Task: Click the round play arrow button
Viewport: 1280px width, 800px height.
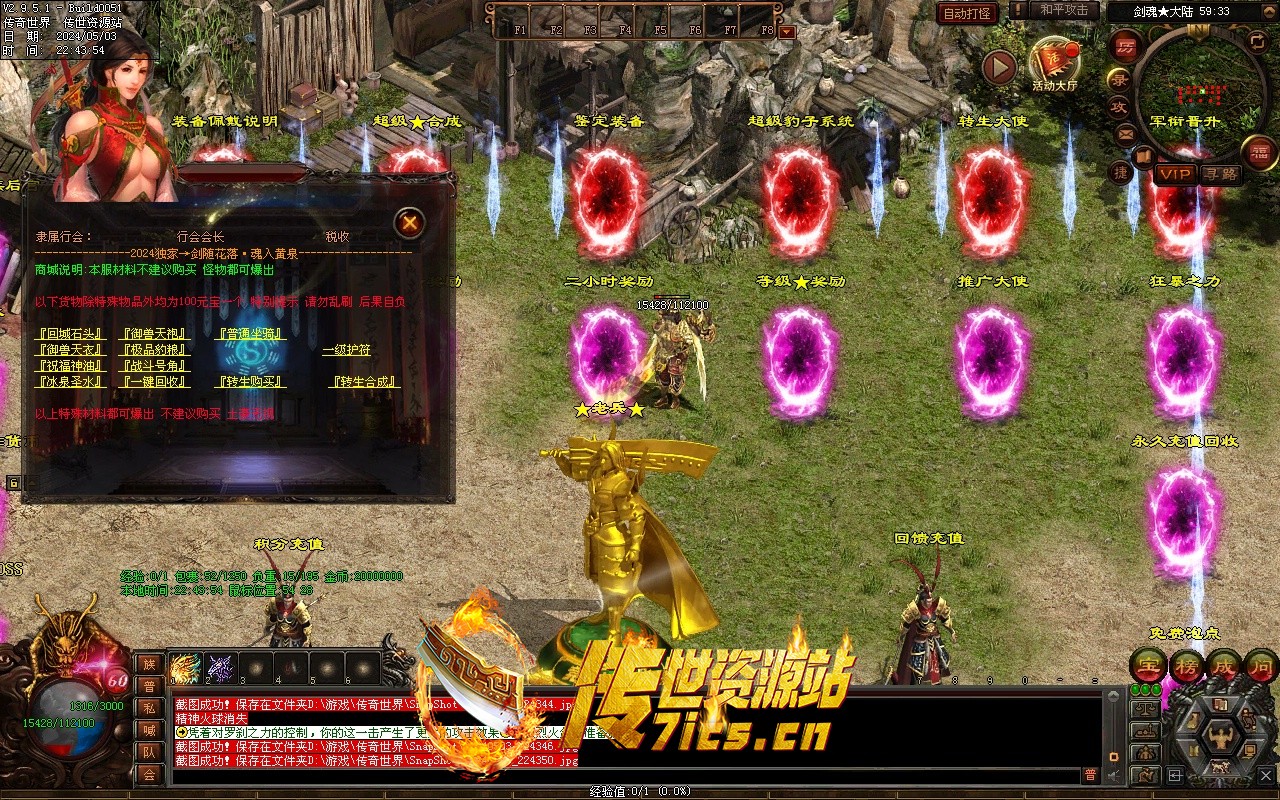Action: coord(998,67)
